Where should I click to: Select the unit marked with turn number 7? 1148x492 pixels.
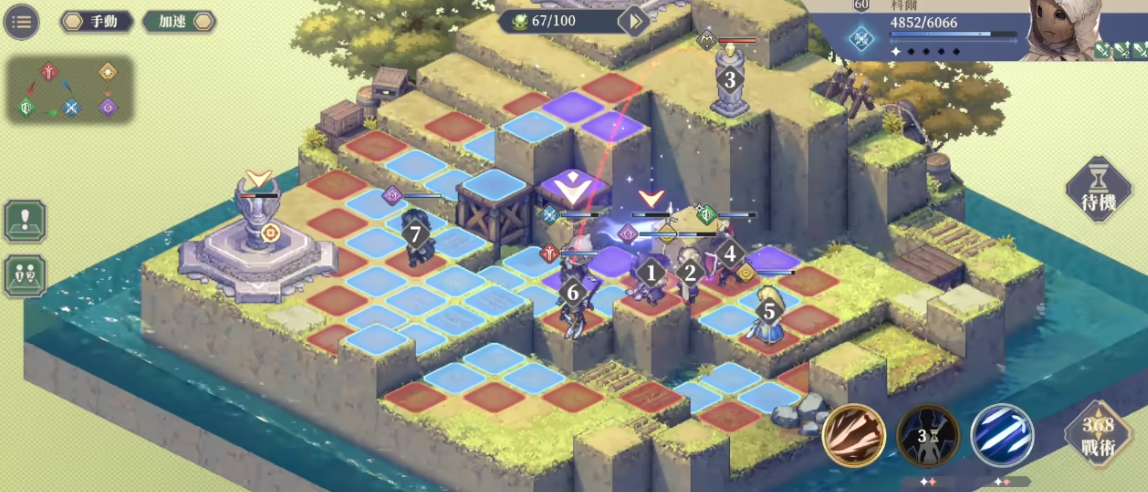tap(416, 238)
